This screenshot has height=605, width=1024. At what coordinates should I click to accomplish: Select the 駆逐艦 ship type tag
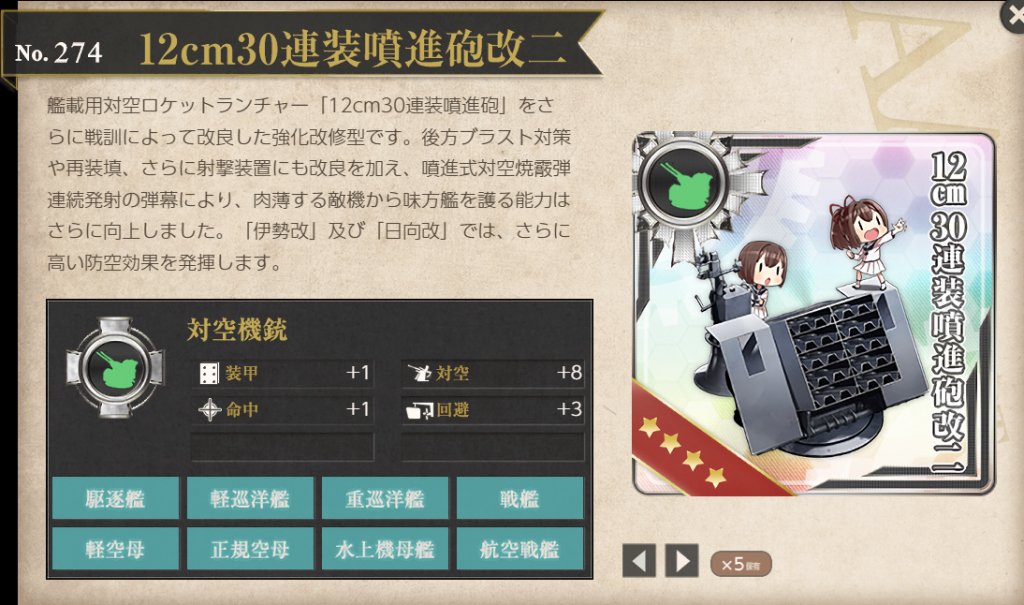pos(115,498)
